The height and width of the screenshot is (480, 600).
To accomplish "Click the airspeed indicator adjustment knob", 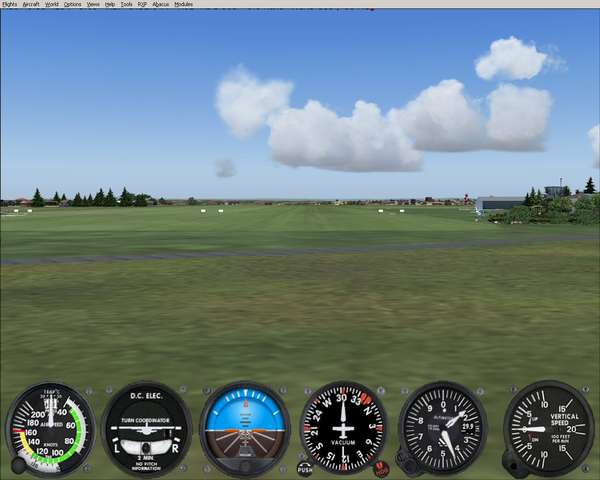I will pos(19,464).
